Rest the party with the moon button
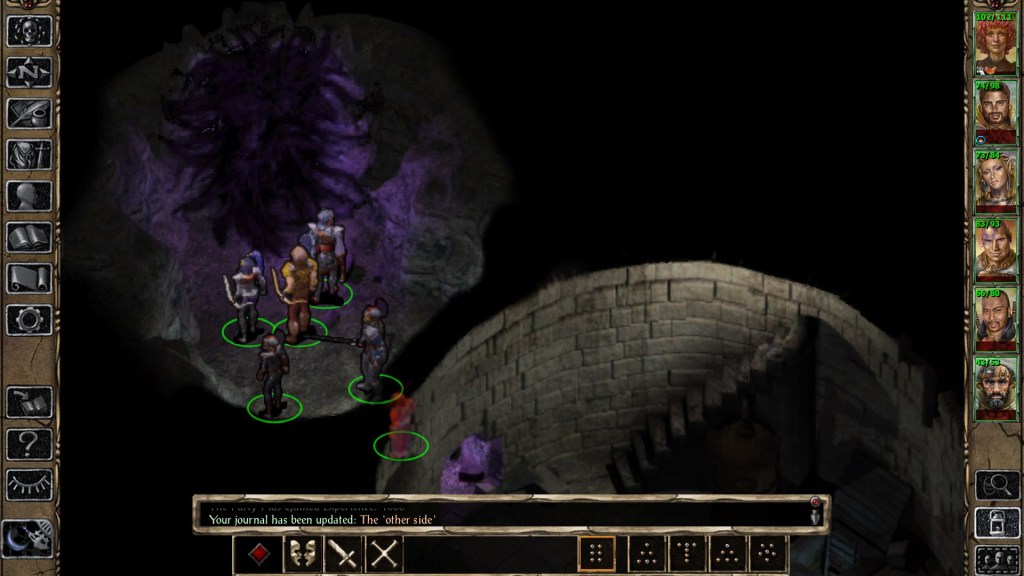Image resolution: width=1024 pixels, height=576 pixels. pos(29,538)
